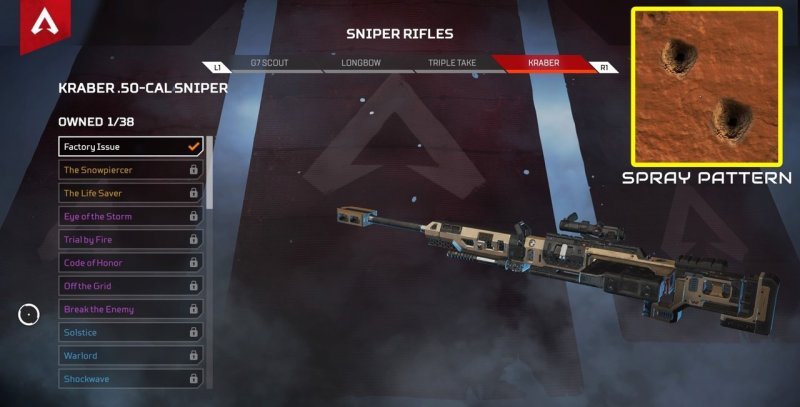The width and height of the screenshot is (800, 407).
Task: Preview the Warlord skin
Action: [131, 355]
